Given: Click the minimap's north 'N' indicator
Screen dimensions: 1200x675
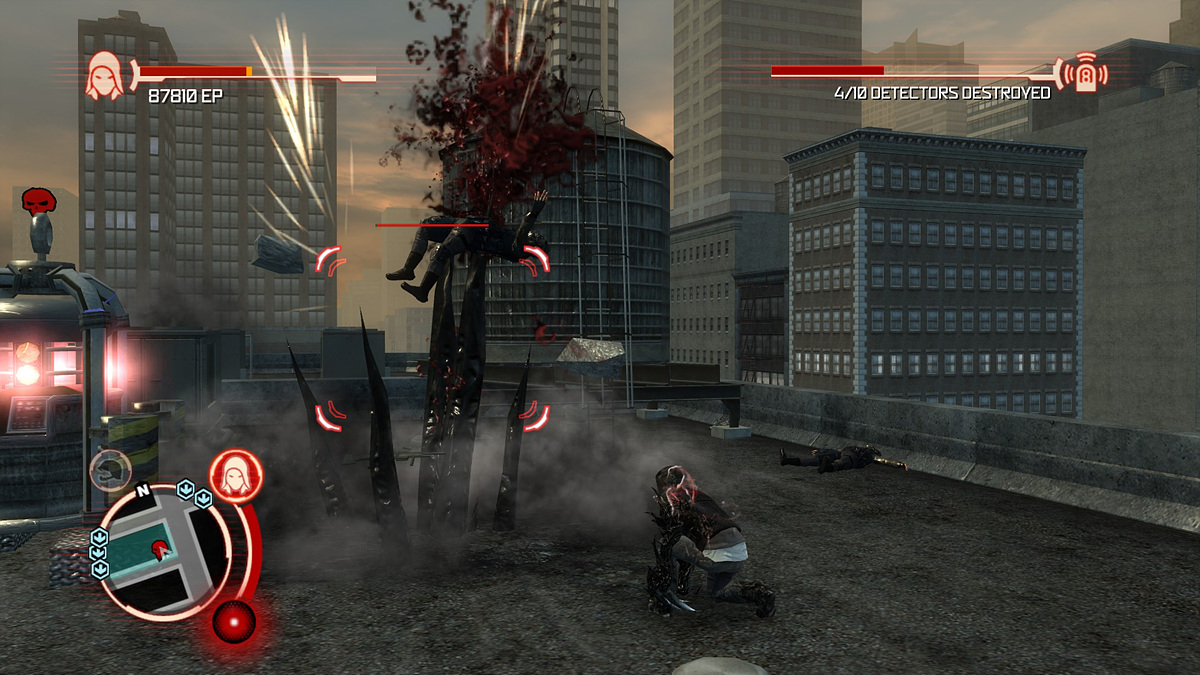Looking at the screenshot, I should 142,491.
